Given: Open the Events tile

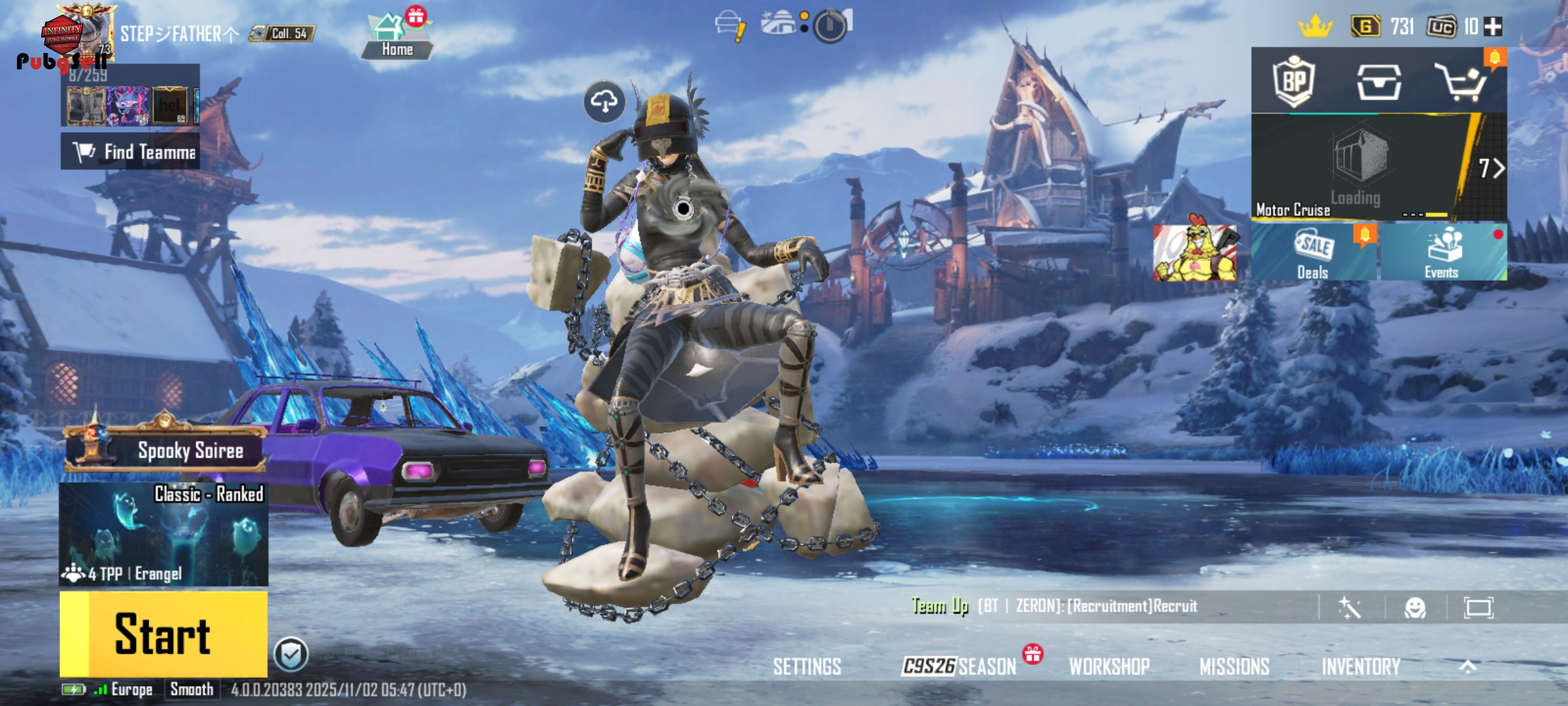Looking at the screenshot, I should coord(1443,252).
